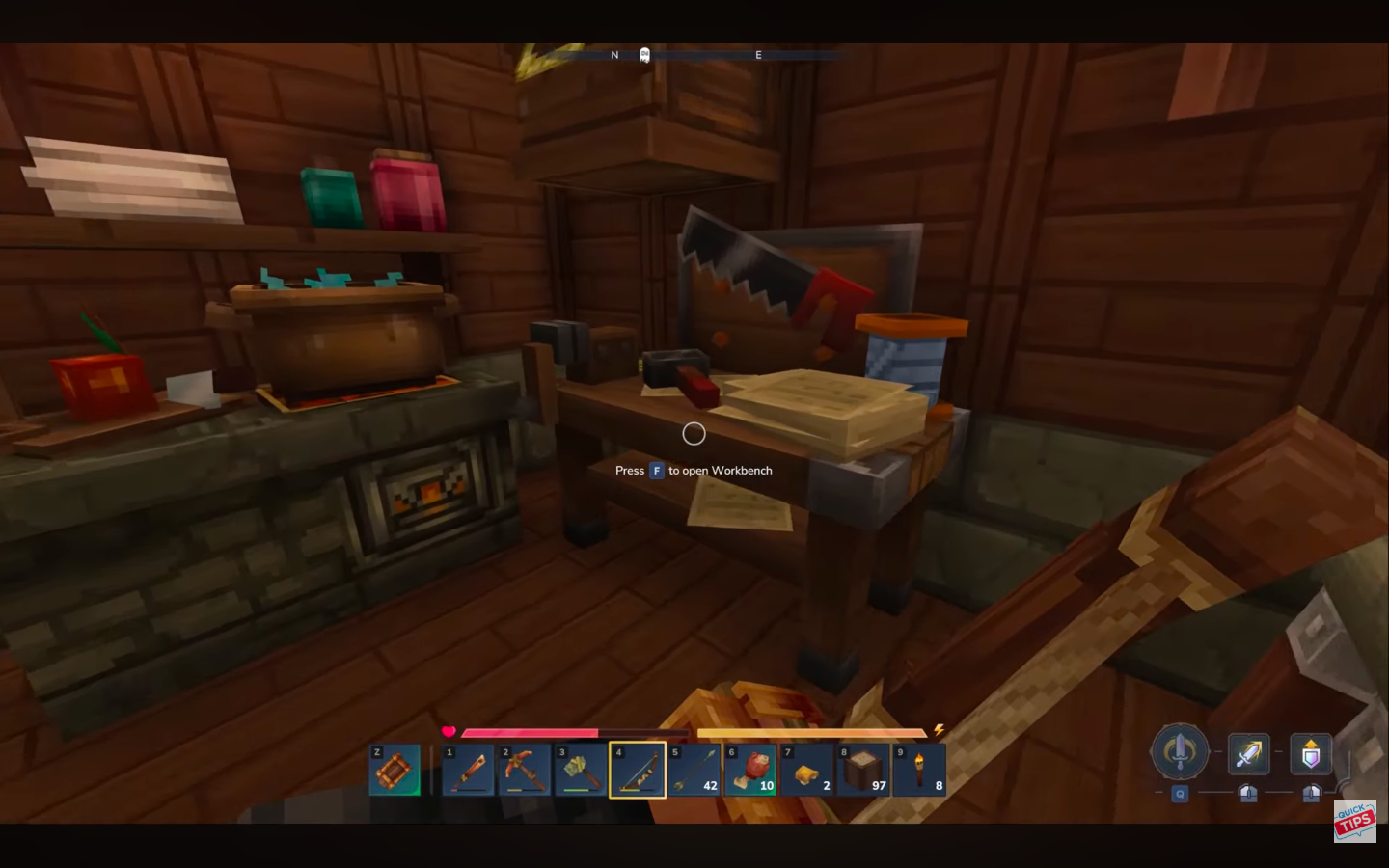Toggle the right mouse button ability indicator
1389x868 pixels.
[1312, 795]
